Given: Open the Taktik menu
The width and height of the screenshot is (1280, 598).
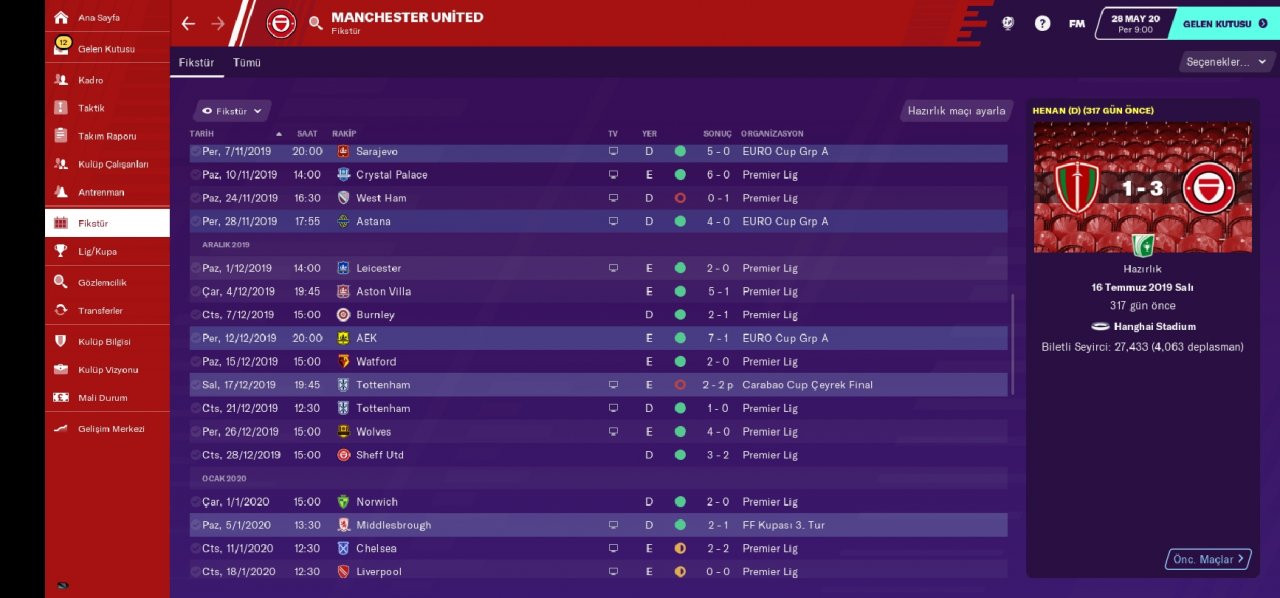Looking at the screenshot, I should [x=91, y=108].
